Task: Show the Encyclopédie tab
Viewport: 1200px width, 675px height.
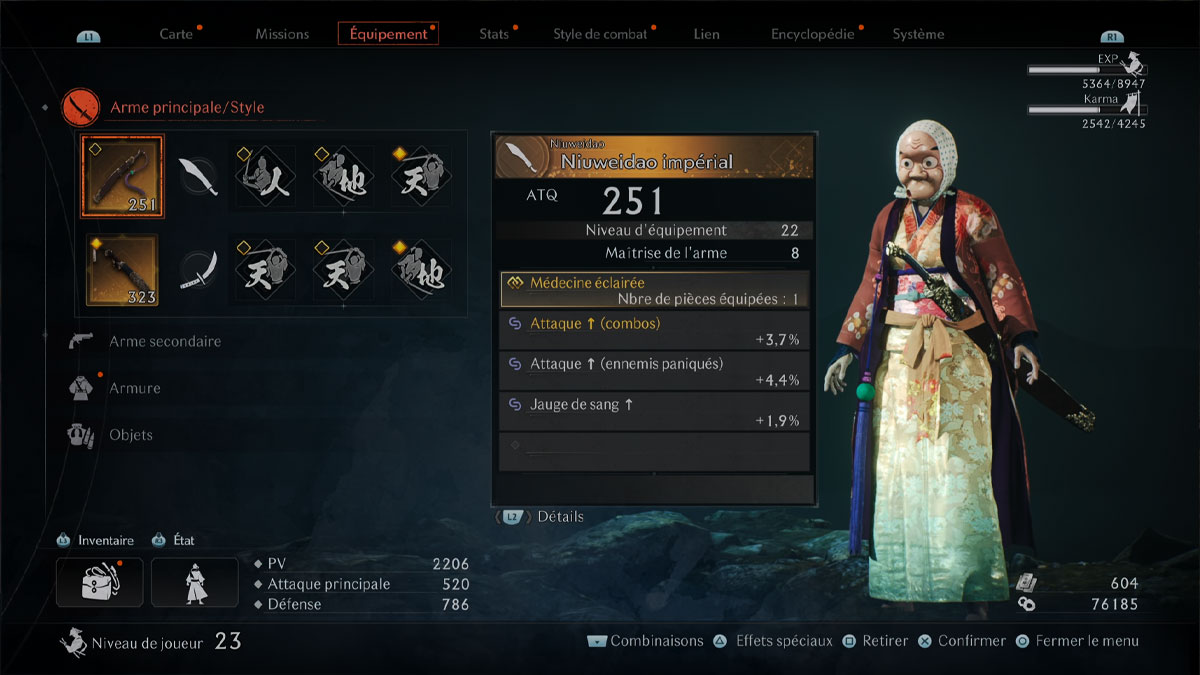Action: [x=812, y=34]
